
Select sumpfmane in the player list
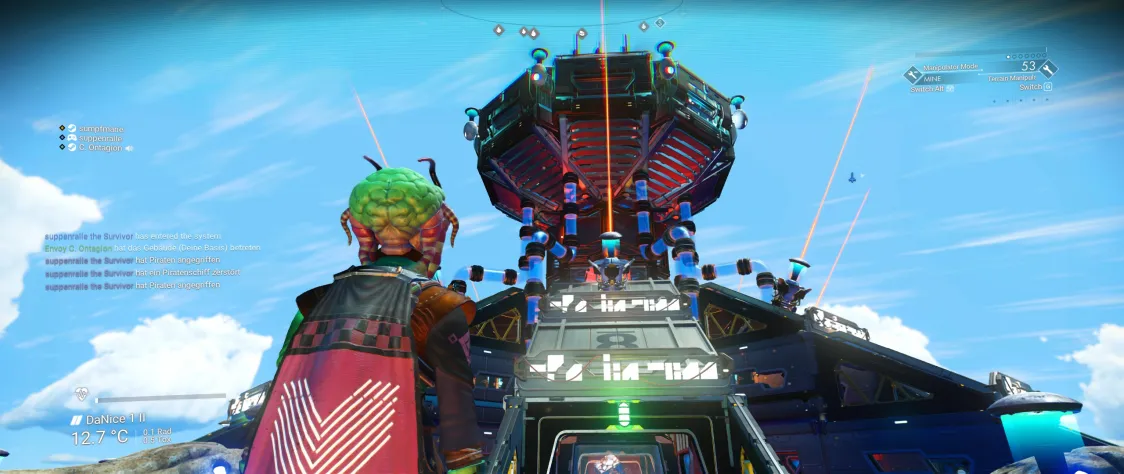[102, 129]
